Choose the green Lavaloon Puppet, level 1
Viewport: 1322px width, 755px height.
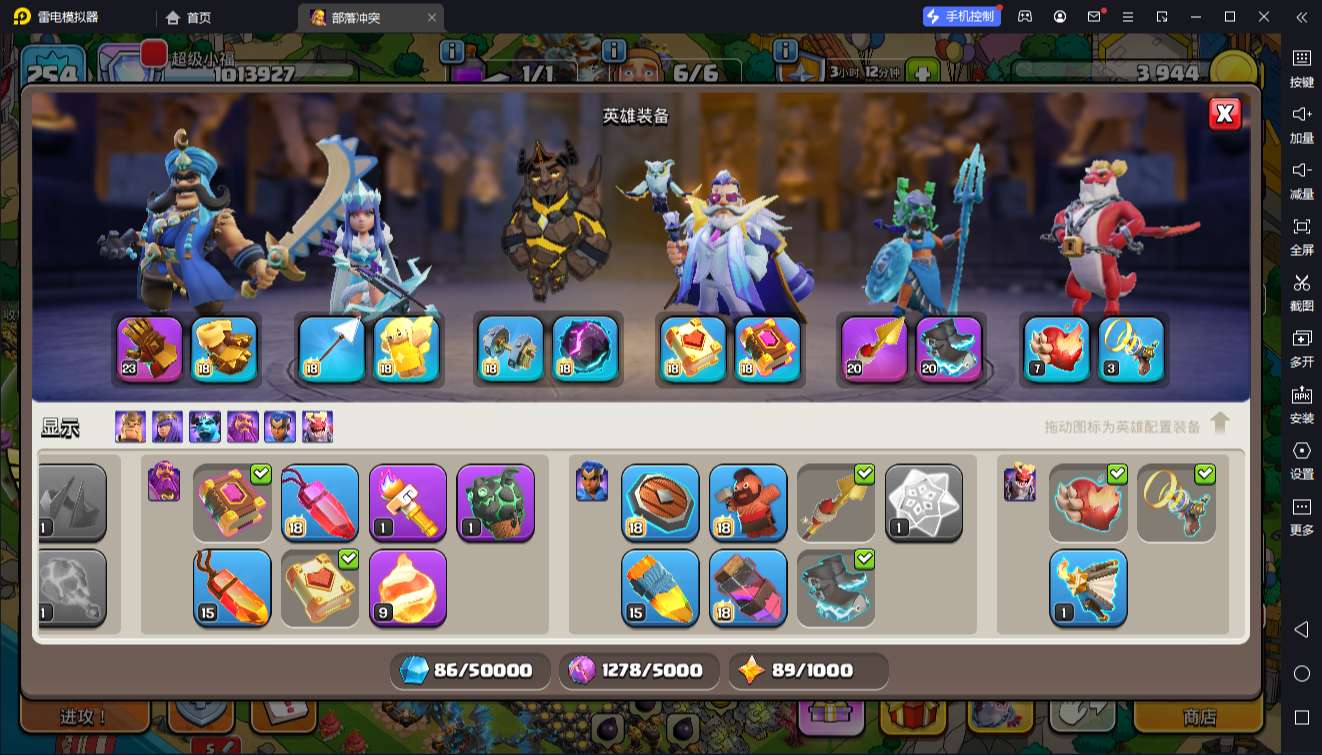pos(496,502)
